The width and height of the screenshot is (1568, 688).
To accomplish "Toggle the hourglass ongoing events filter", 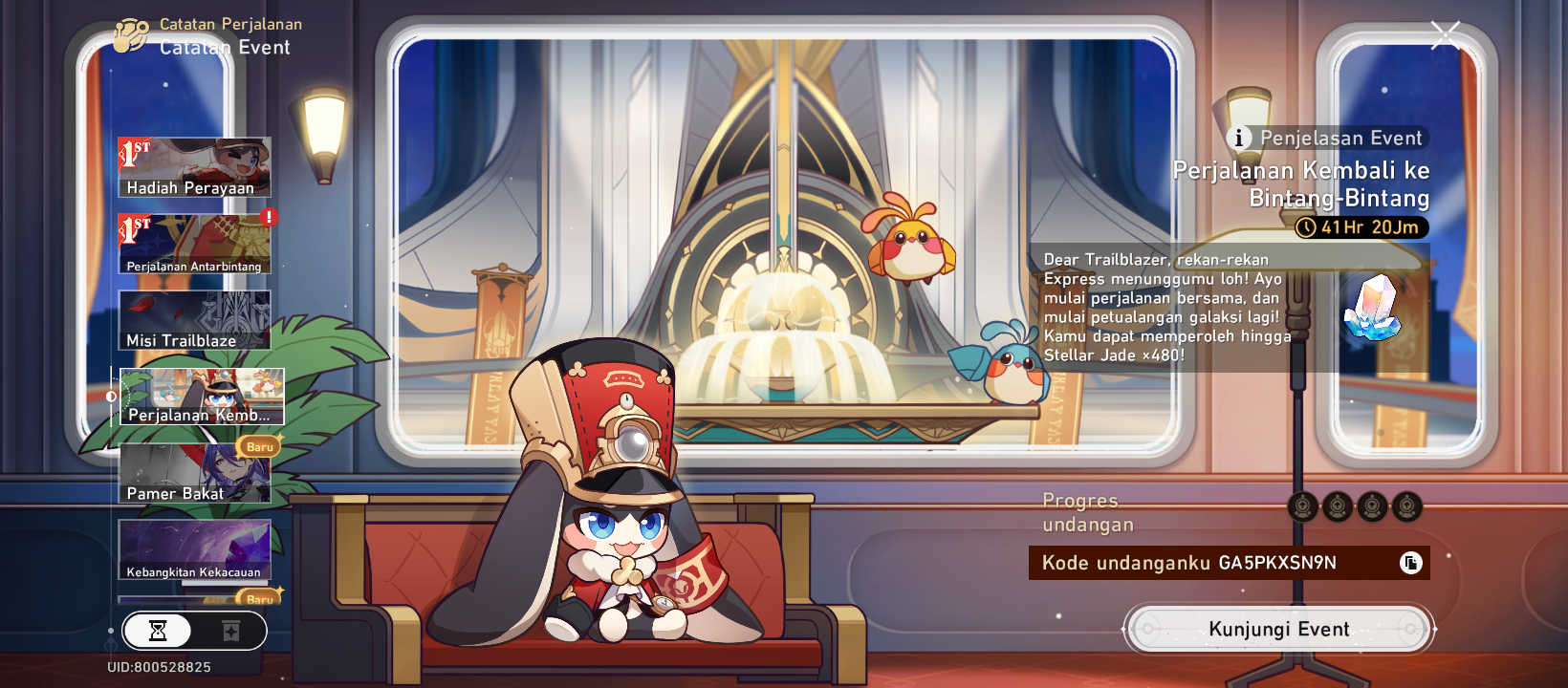I will pyautogui.click(x=160, y=631).
